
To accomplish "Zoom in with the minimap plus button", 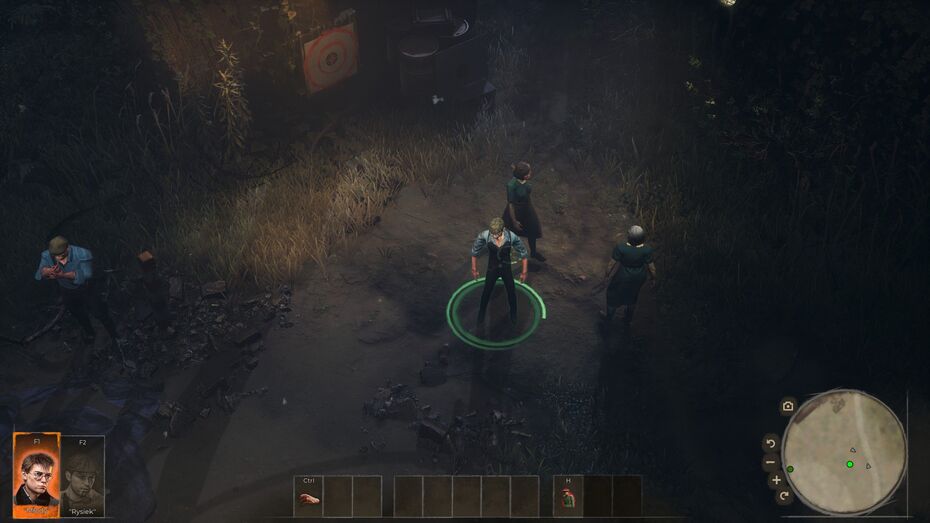I will coord(777,480).
